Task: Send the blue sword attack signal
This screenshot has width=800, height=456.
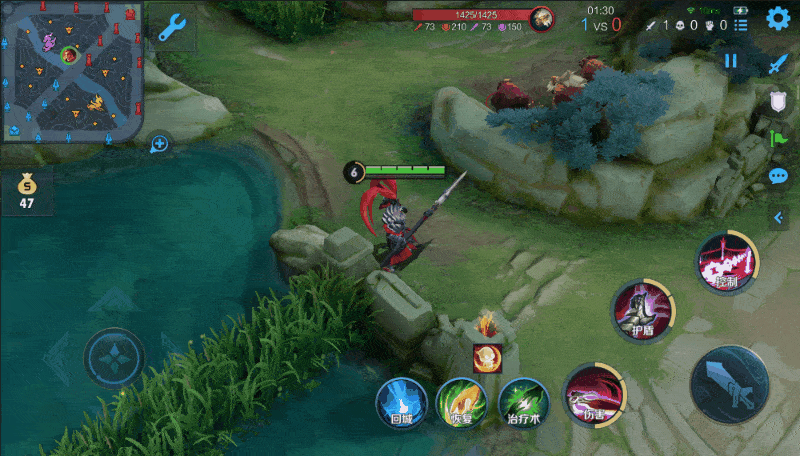Action: (x=779, y=63)
